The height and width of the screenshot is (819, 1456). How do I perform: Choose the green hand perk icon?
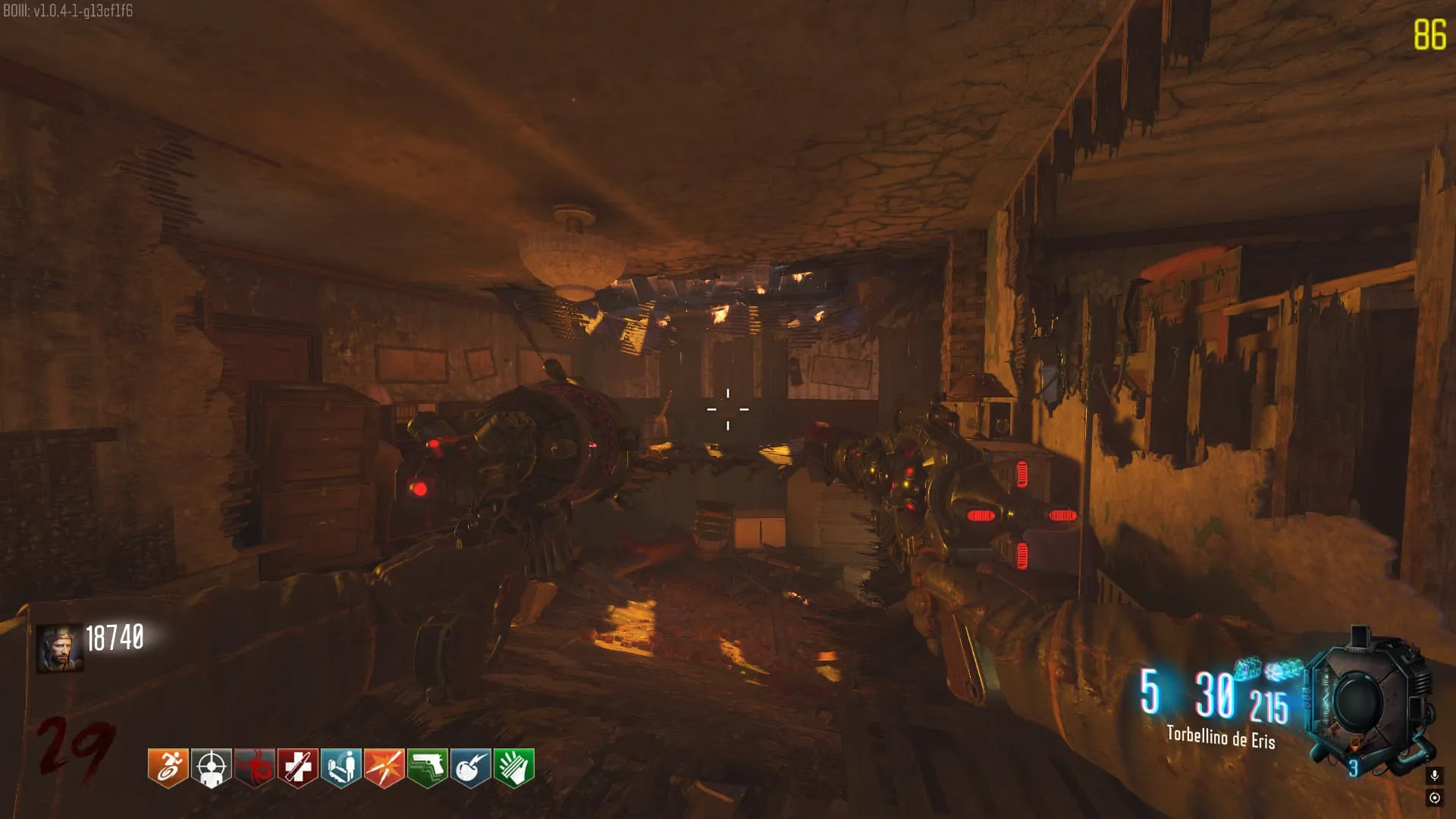(513, 767)
